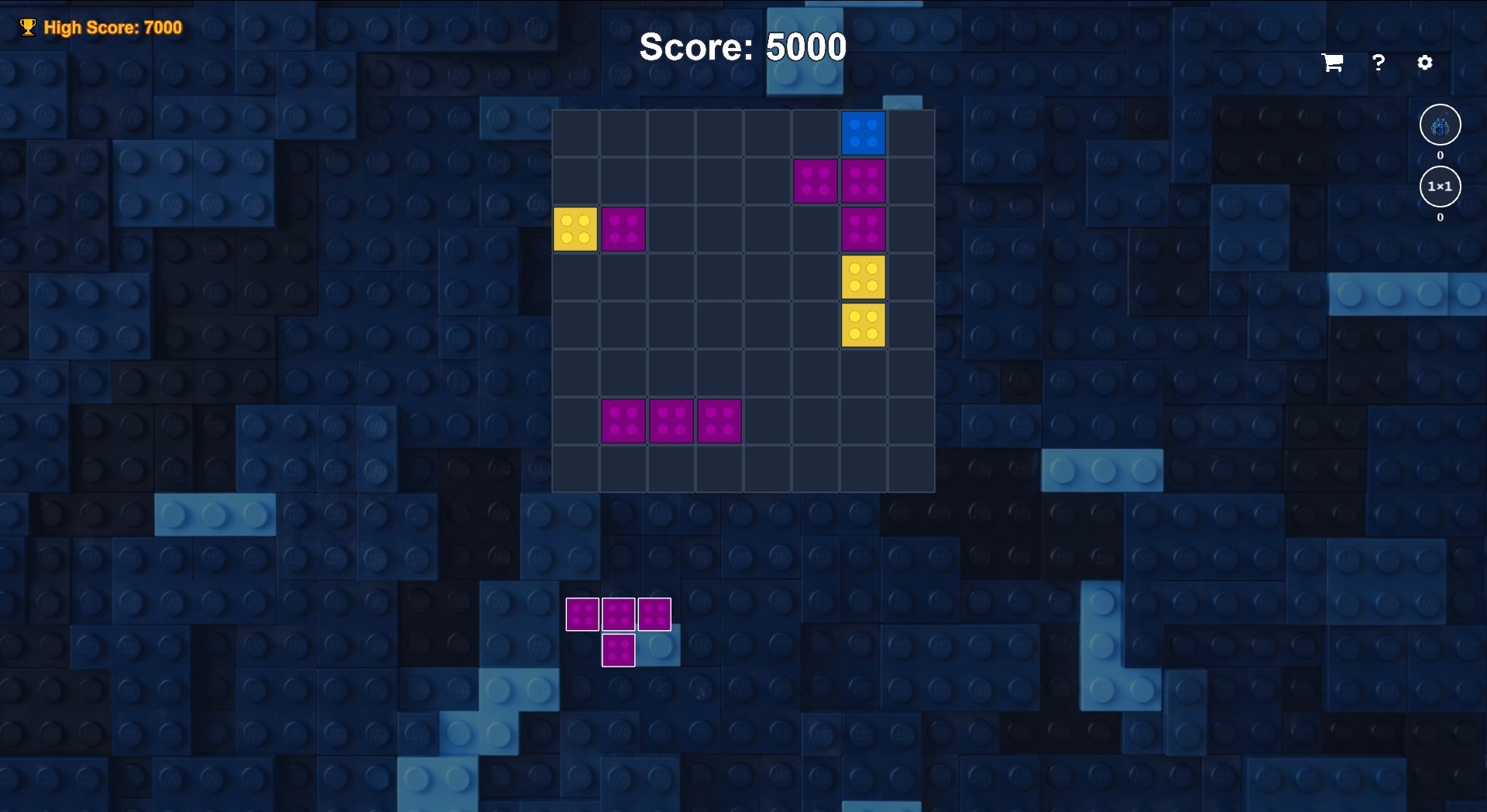The height and width of the screenshot is (812, 1487).
Task: Expand the Score display at top
Action: 742,47
